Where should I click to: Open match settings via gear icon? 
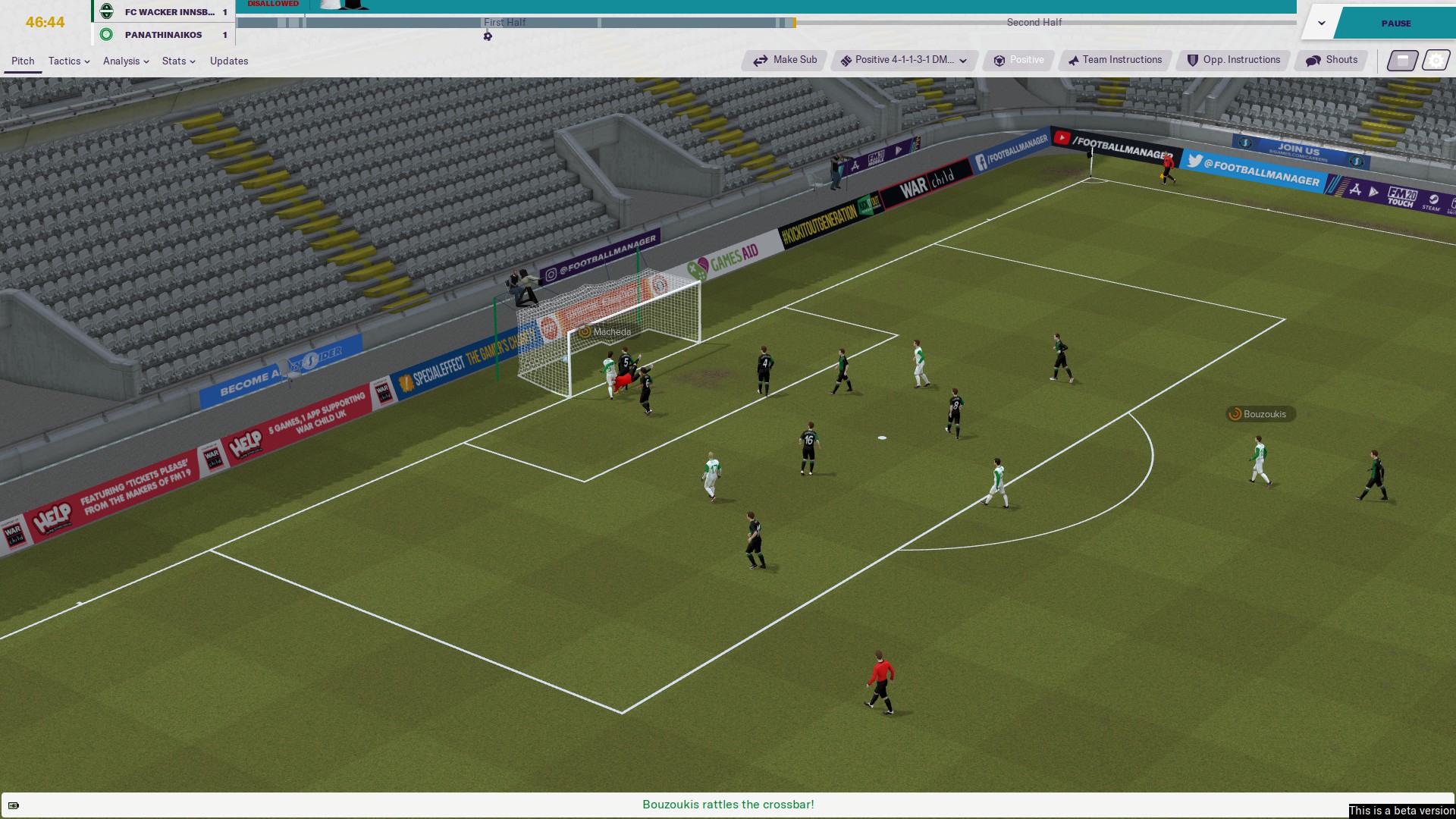(x=1436, y=61)
